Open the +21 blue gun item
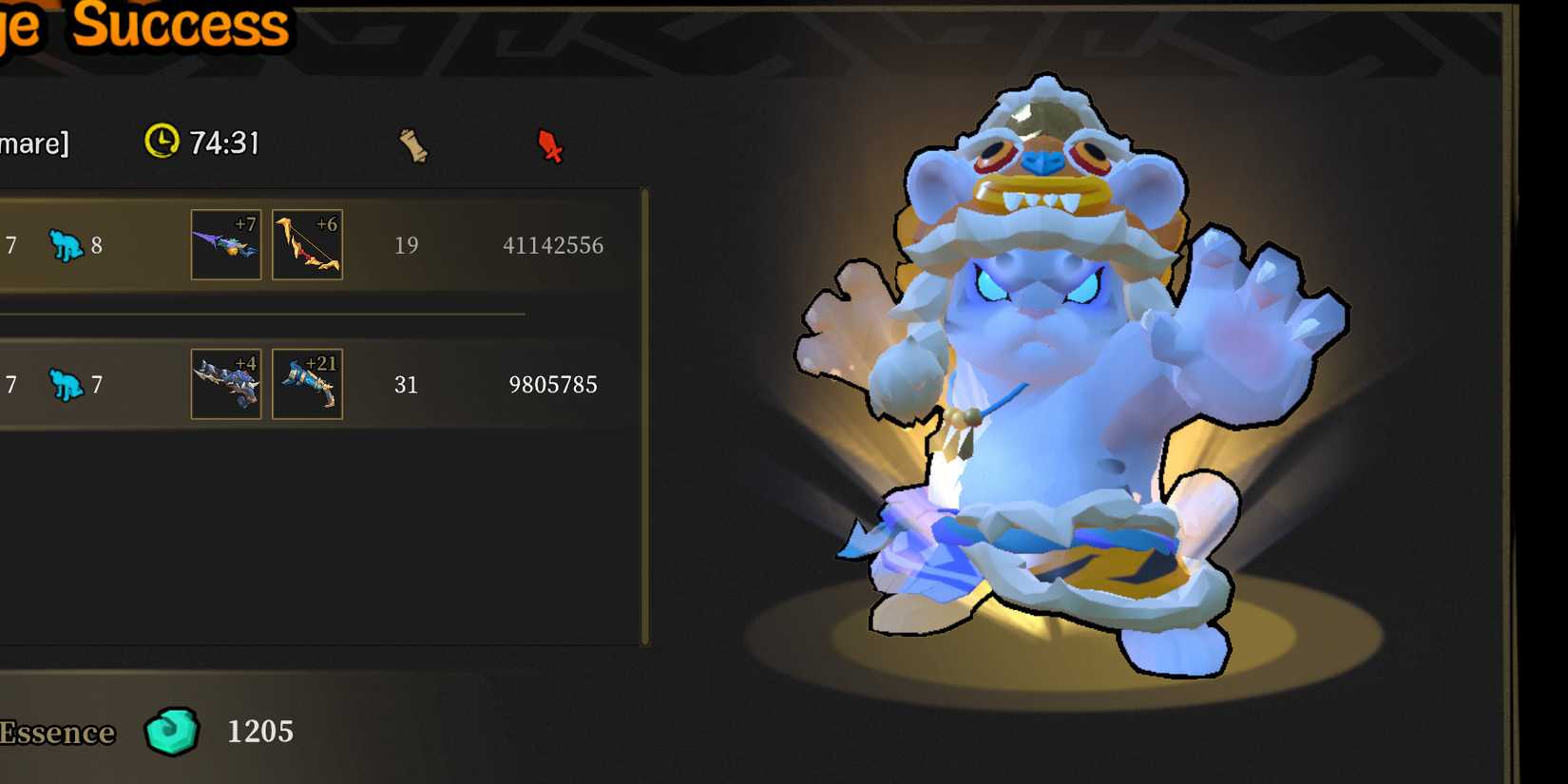The height and width of the screenshot is (784, 1568). pos(307,384)
